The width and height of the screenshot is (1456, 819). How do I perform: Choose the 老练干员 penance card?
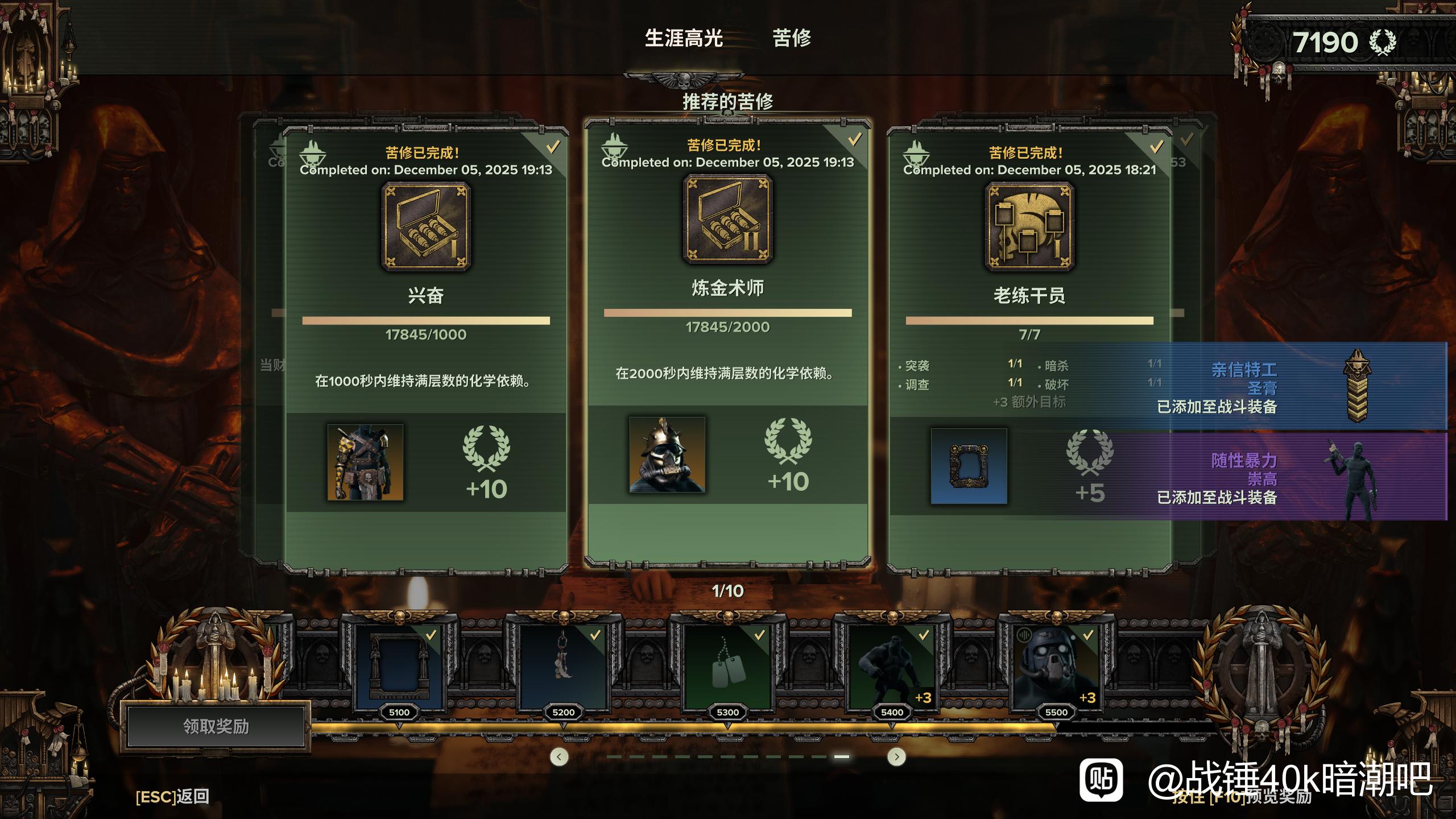[1029, 296]
